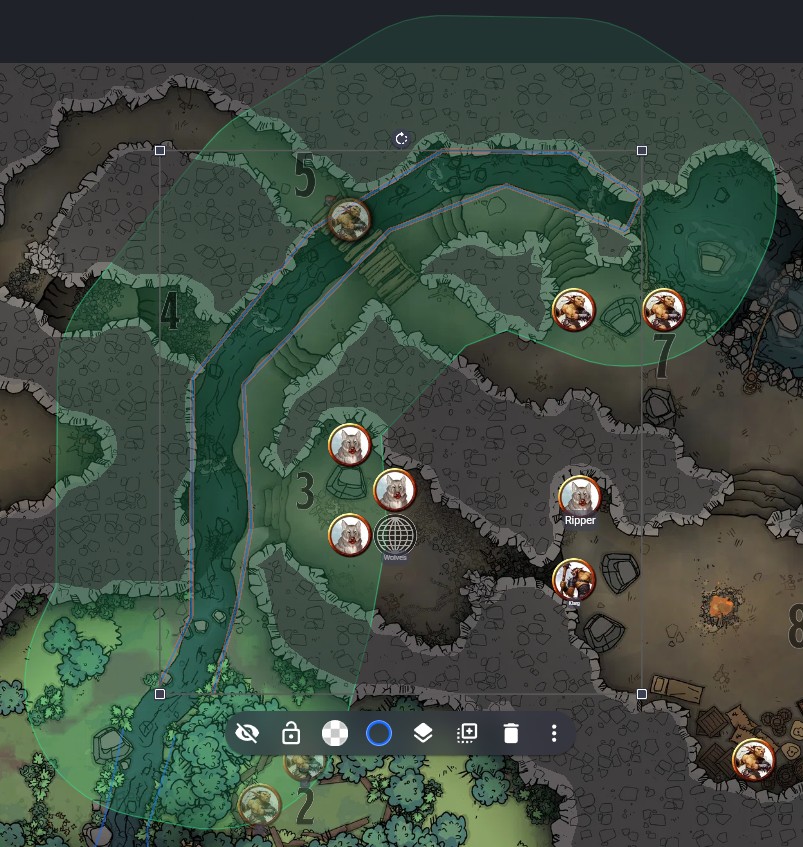
Task: Select the token labeled Ripper
Action: click(579, 497)
